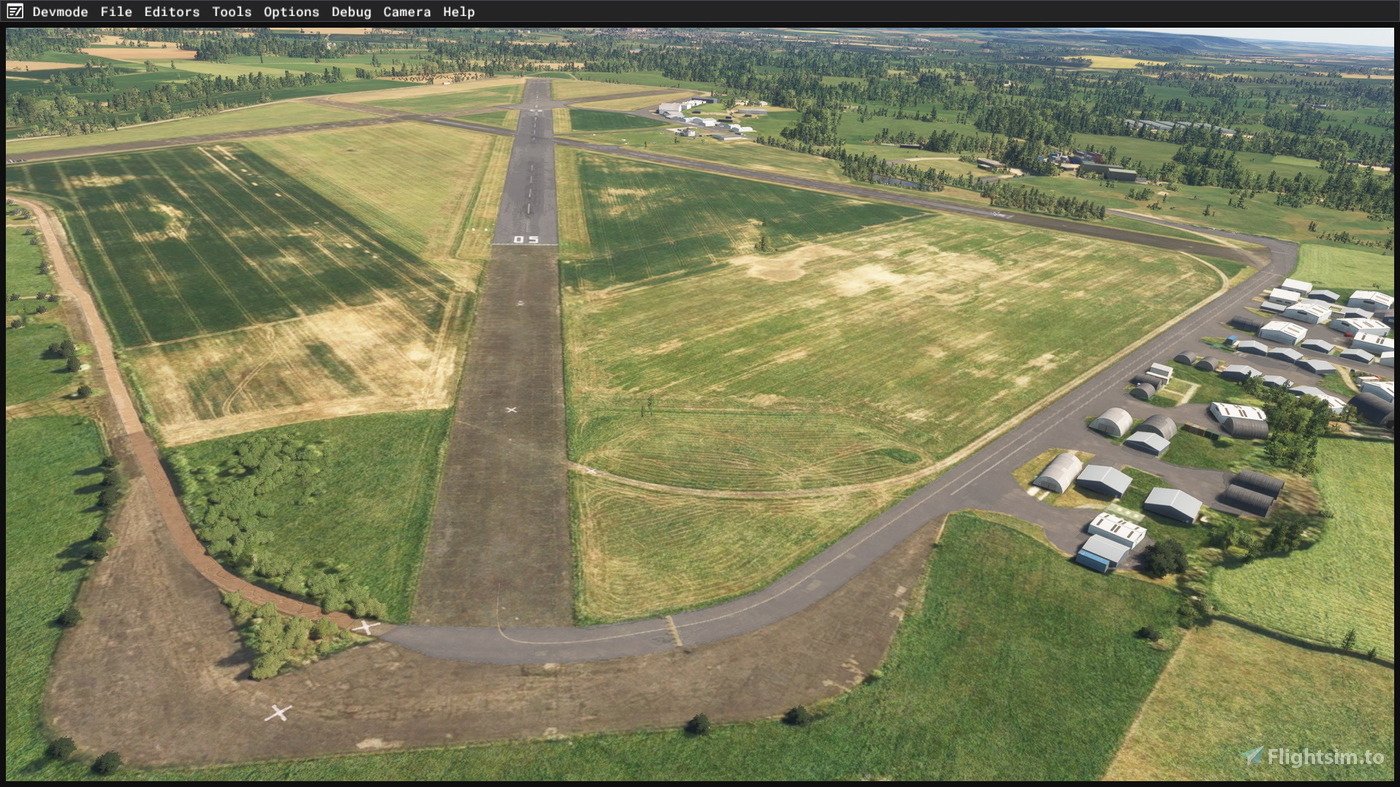Click Debug to show debug panels
Viewport: 1400px width, 787px height.
[x=351, y=12]
